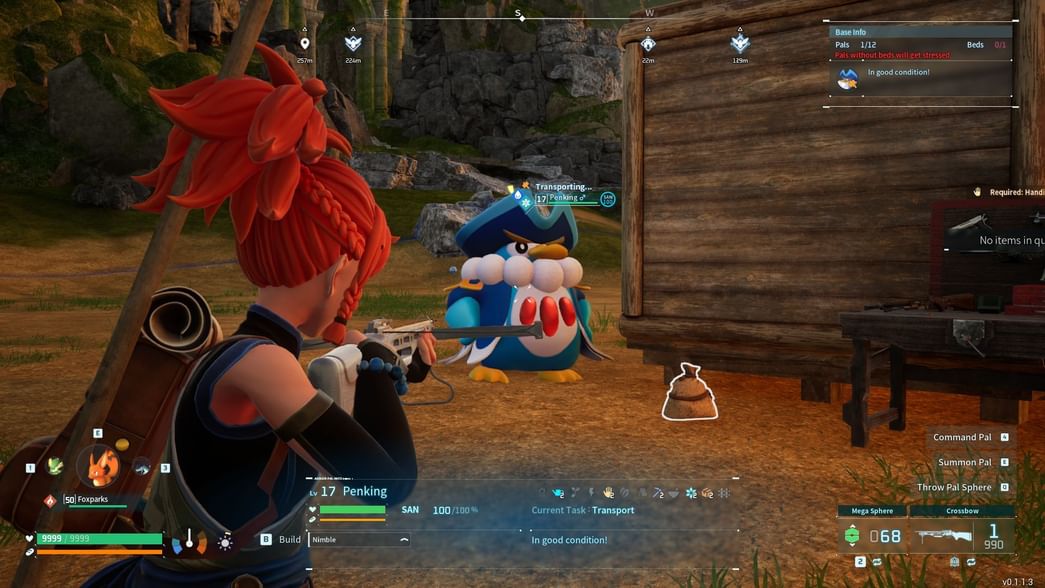Select the 129m marker on the compass
Viewport: 1045px width, 588px height.
click(x=739, y=44)
